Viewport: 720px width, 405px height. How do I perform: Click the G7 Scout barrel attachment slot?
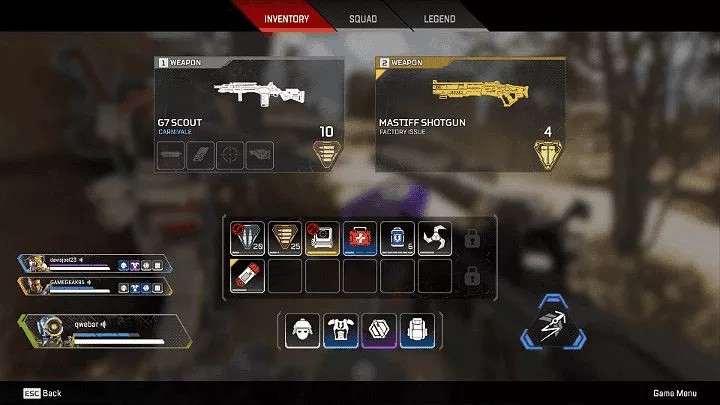coord(171,153)
